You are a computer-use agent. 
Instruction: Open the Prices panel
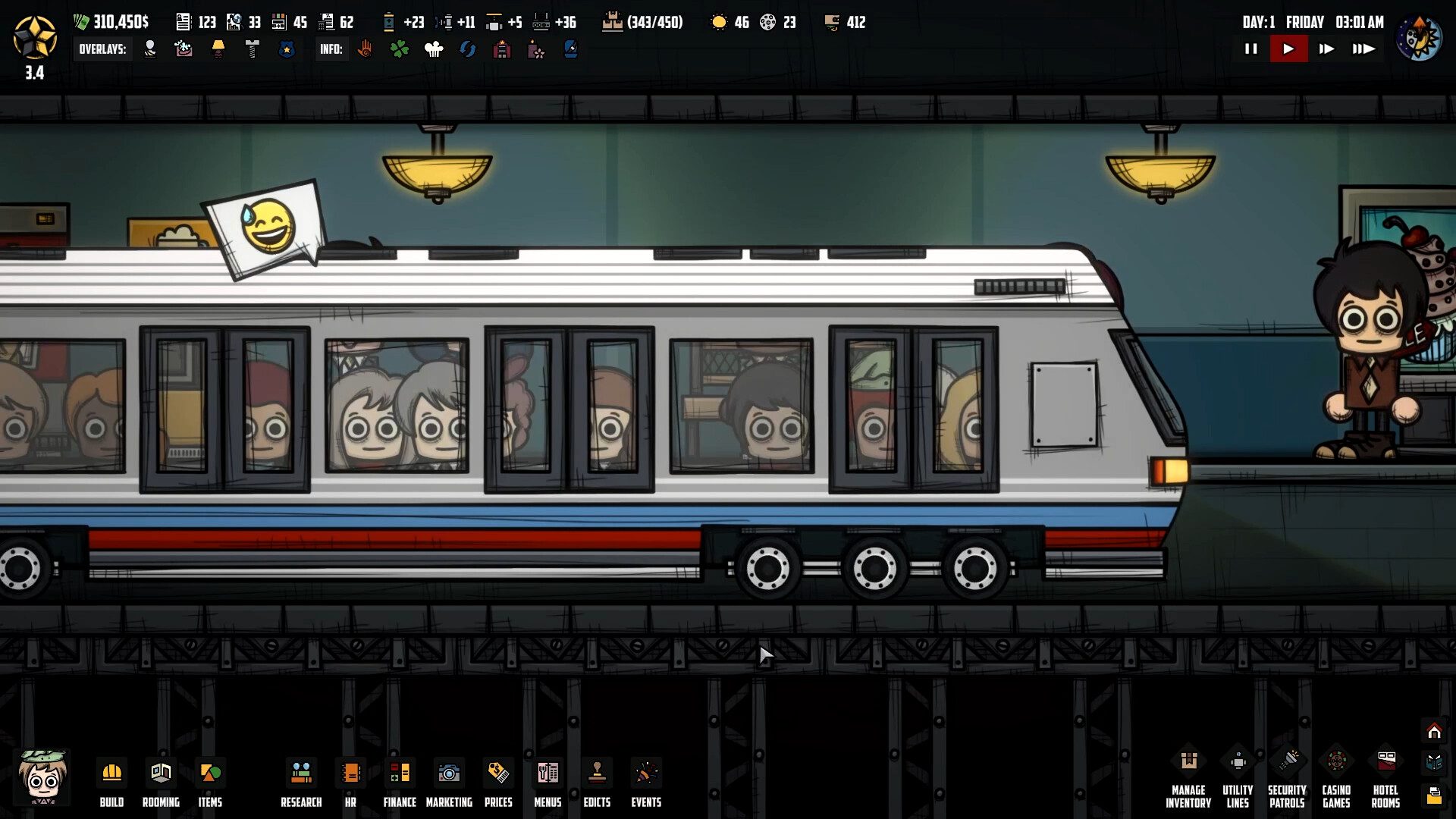point(498,783)
